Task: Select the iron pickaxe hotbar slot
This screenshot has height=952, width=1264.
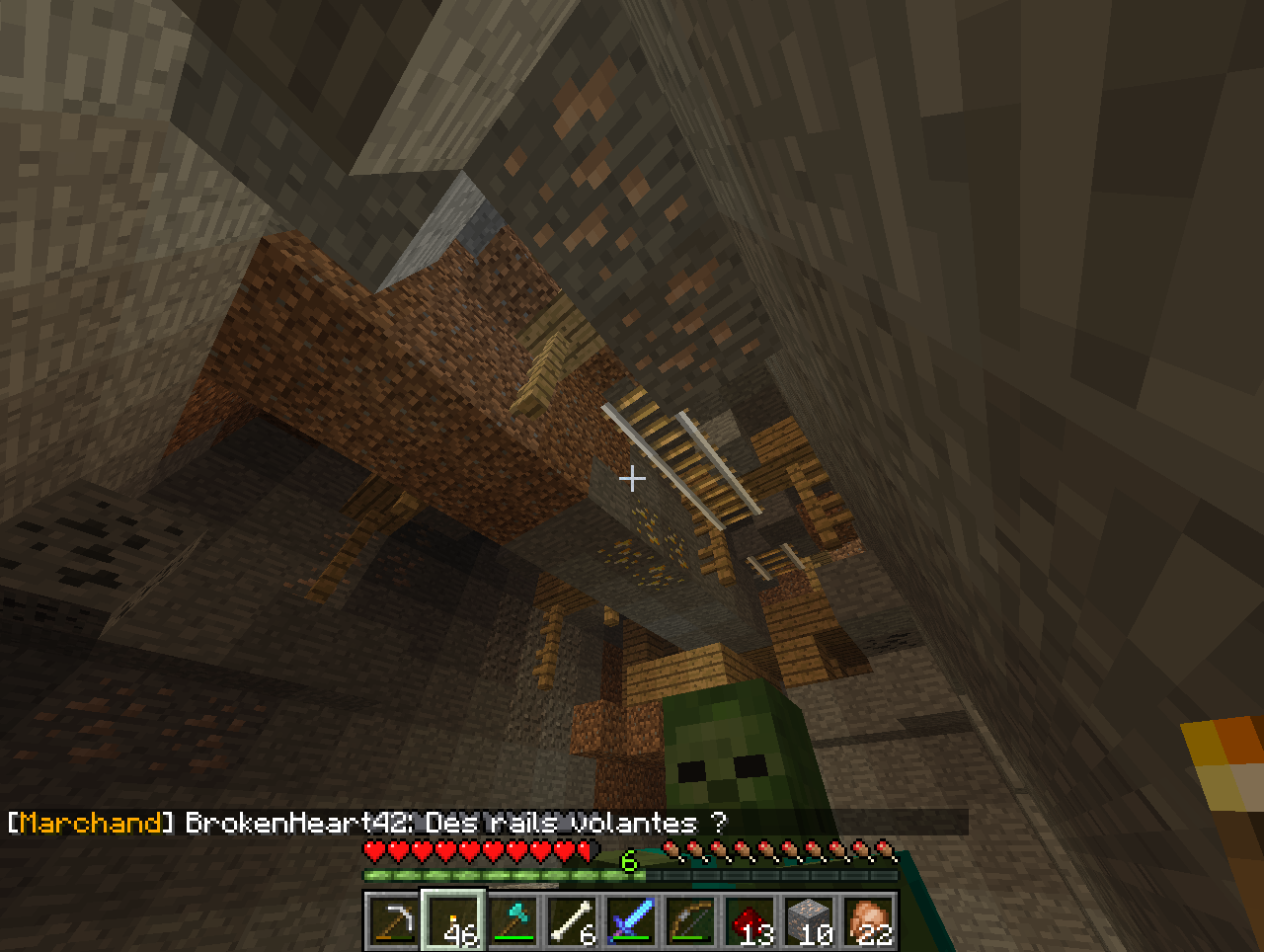Action: click(395, 920)
